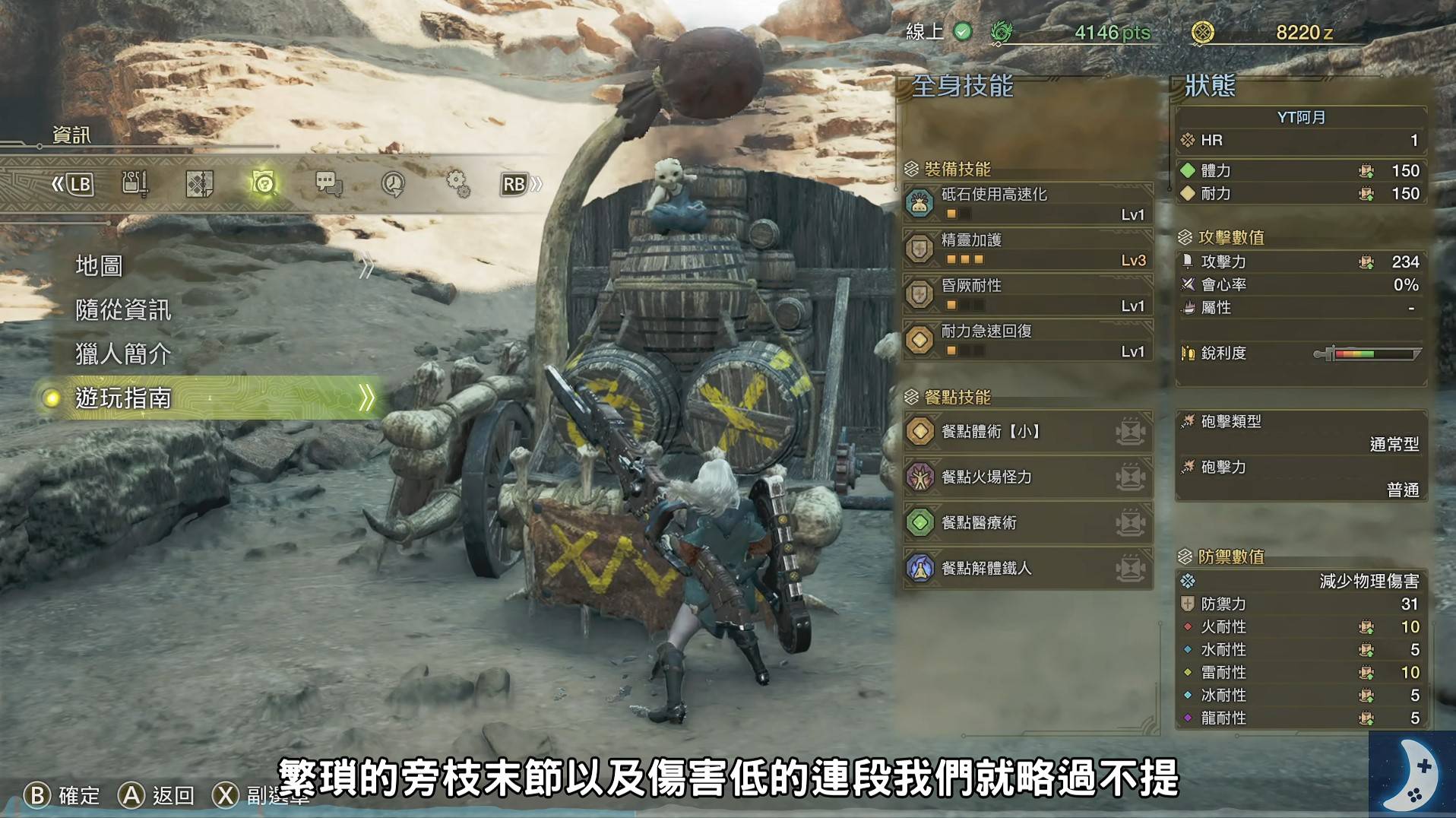Choose the 昏厥耐性 skill row

tap(1027, 294)
